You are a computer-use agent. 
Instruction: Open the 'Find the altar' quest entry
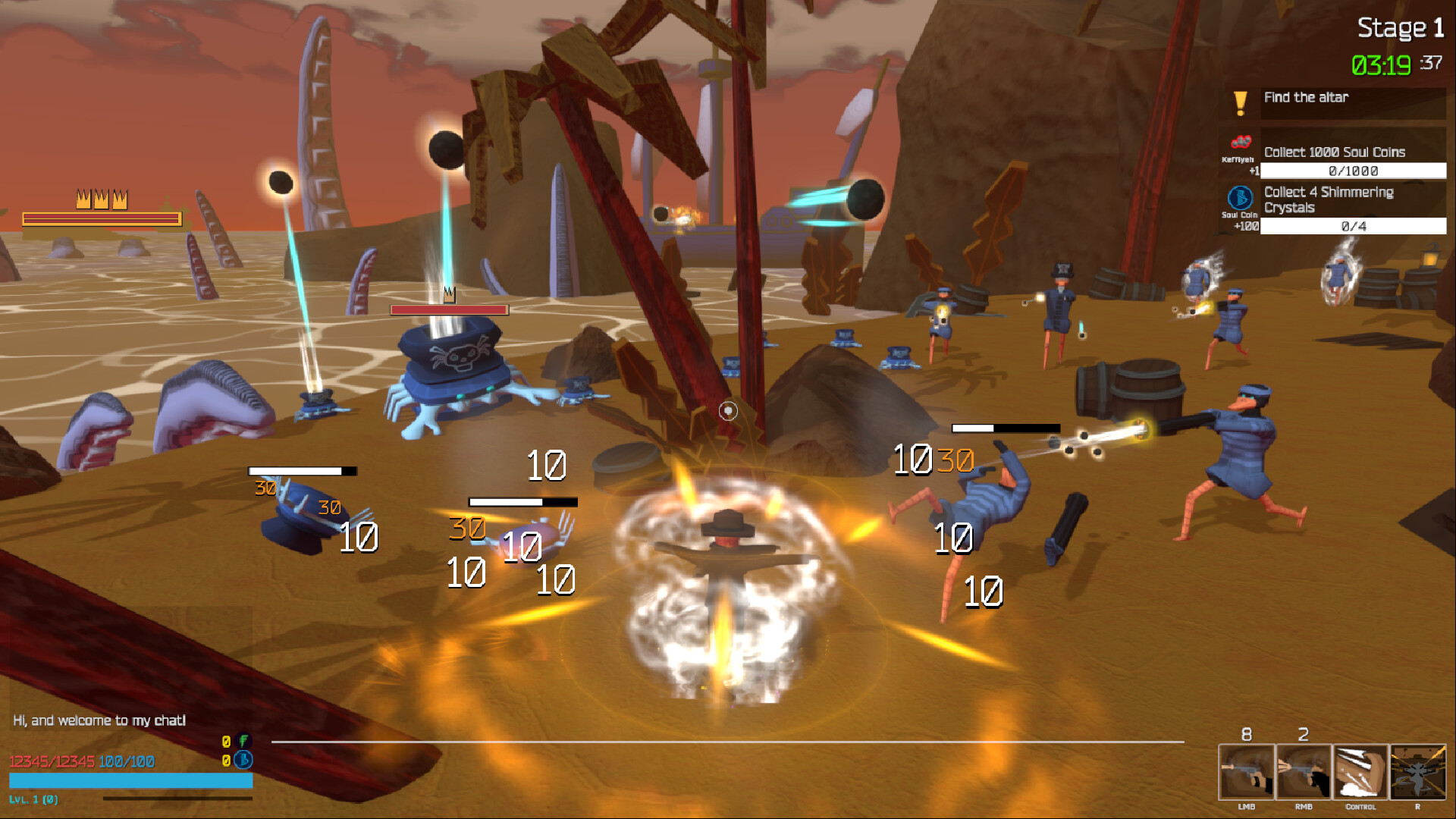point(1307,97)
